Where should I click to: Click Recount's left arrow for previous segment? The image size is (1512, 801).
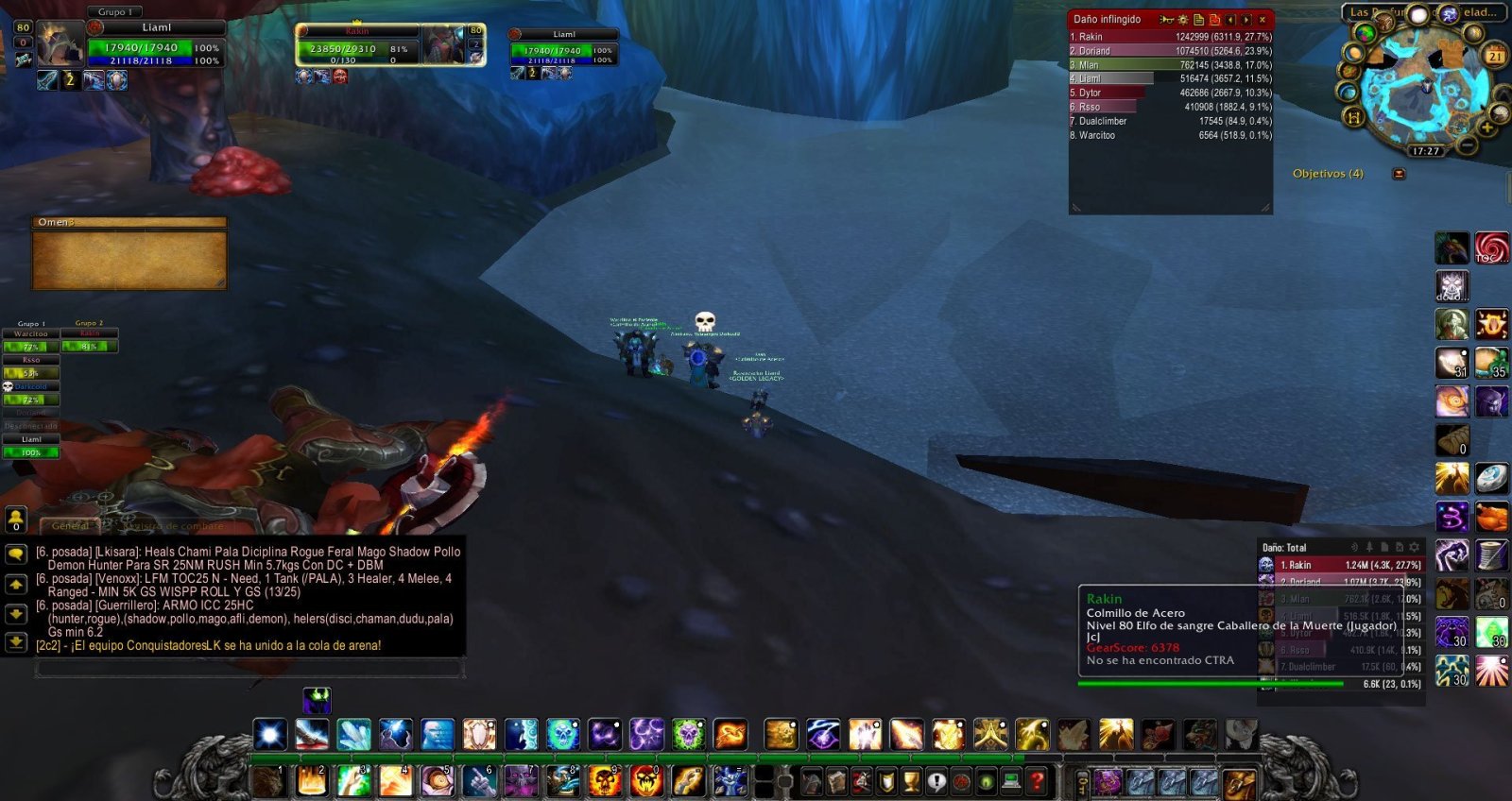[1230, 20]
